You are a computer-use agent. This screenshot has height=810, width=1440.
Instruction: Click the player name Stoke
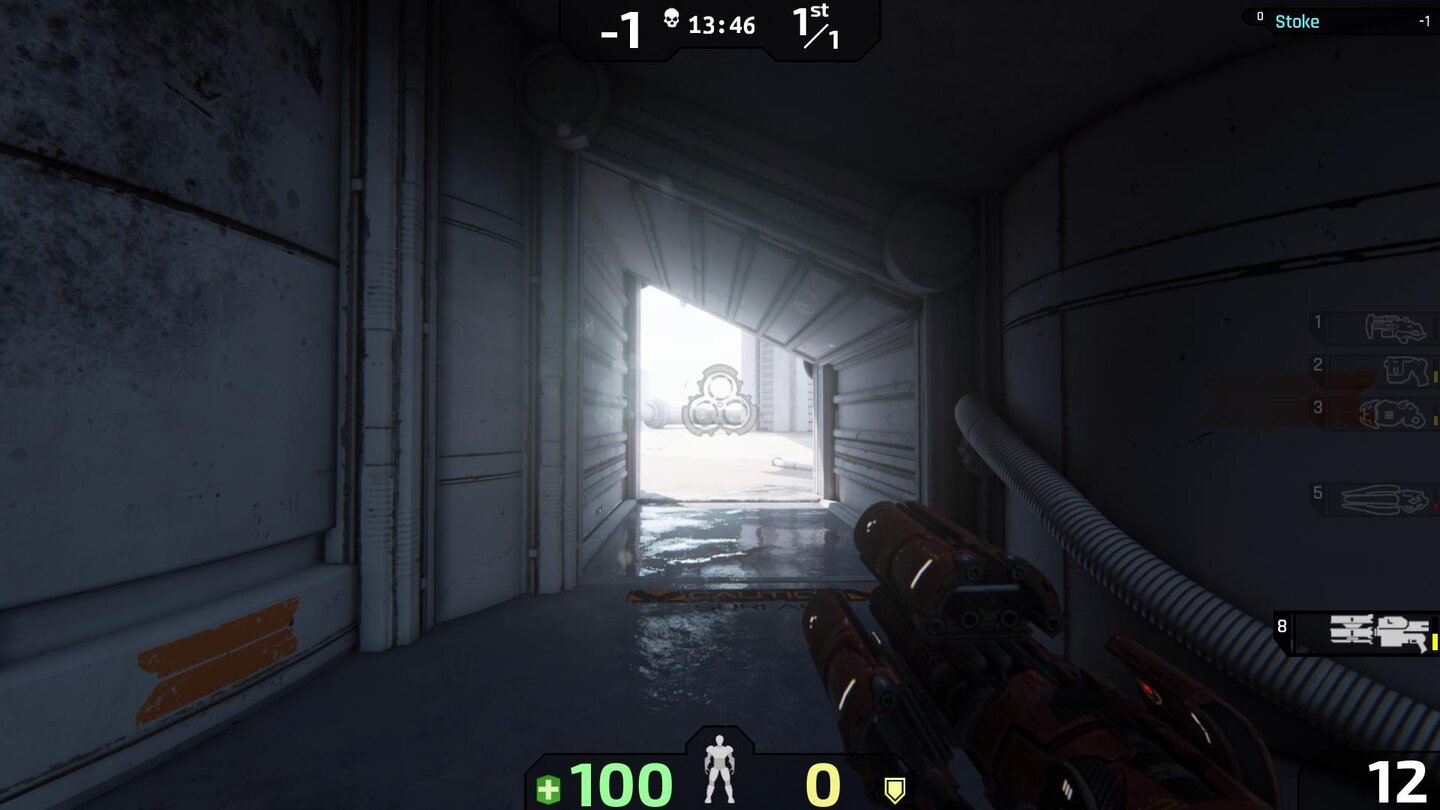point(1297,20)
